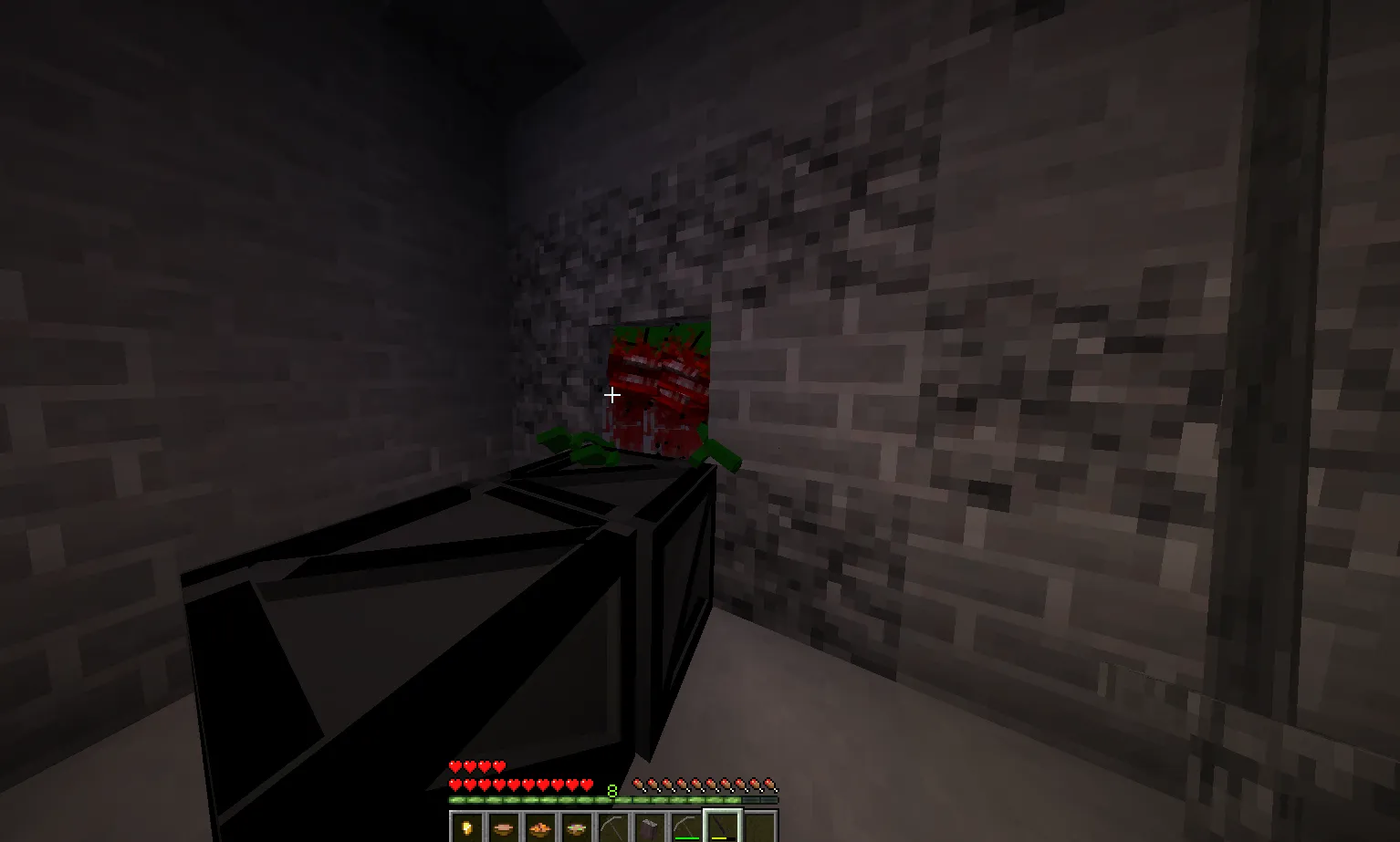Image resolution: width=1400 pixels, height=842 pixels.
Task: Select the iron pickaxe in hotbar slot seven
Action: (x=686, y=826)
